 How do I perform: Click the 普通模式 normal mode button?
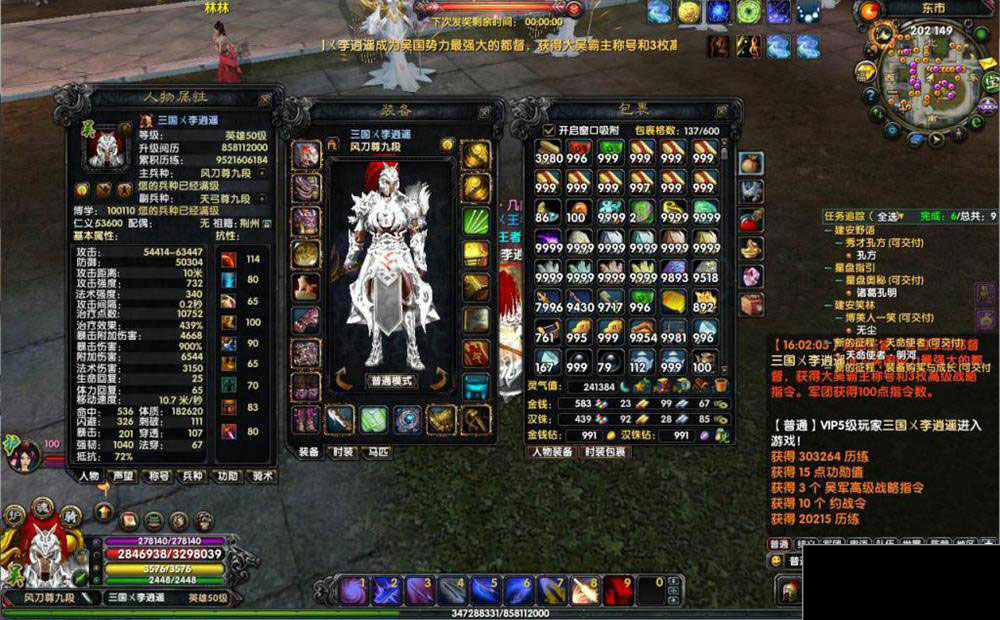pos(392,381)
